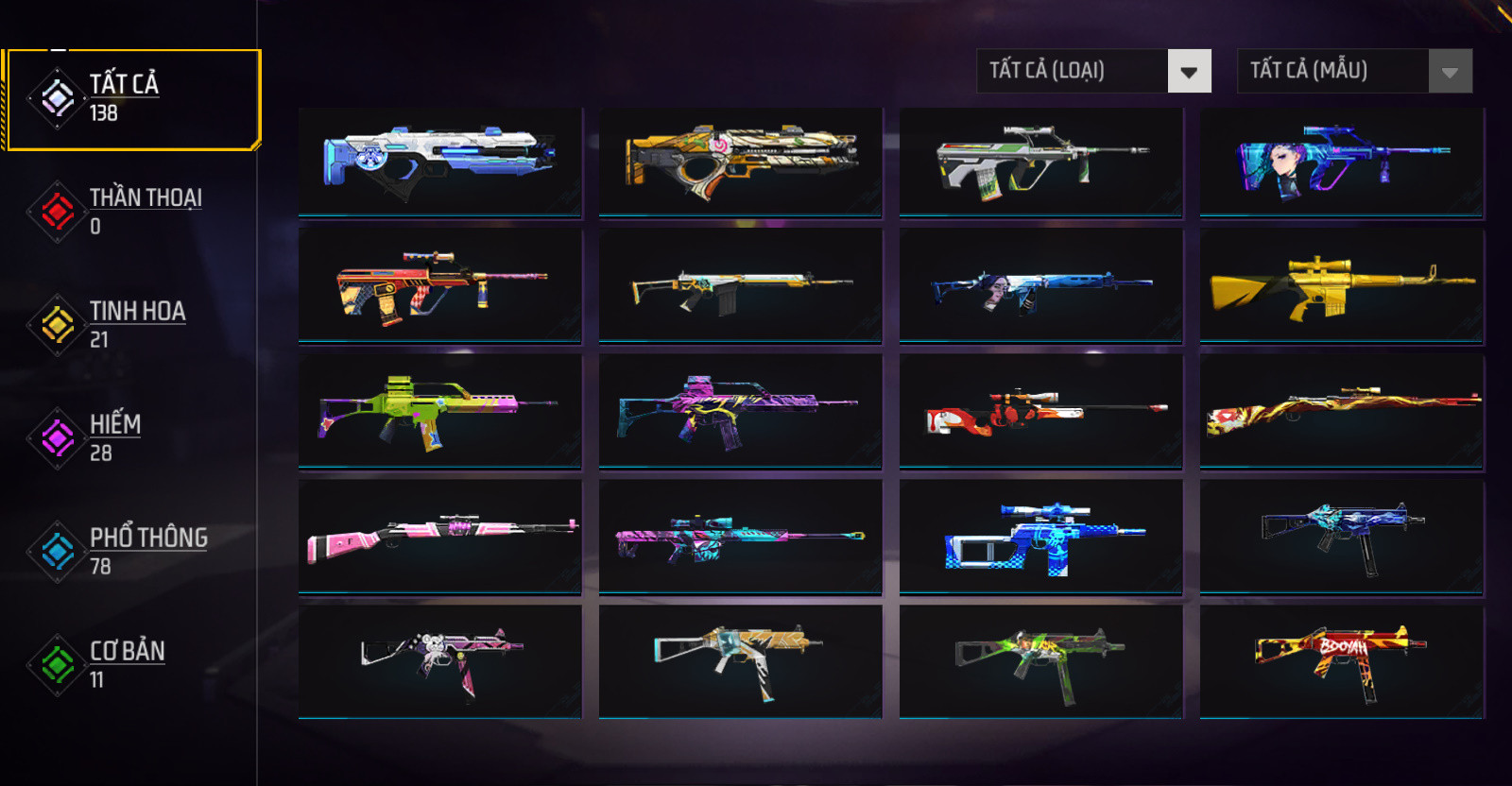Pick the pink and white sniper rifle skin

tap(440, 537)
